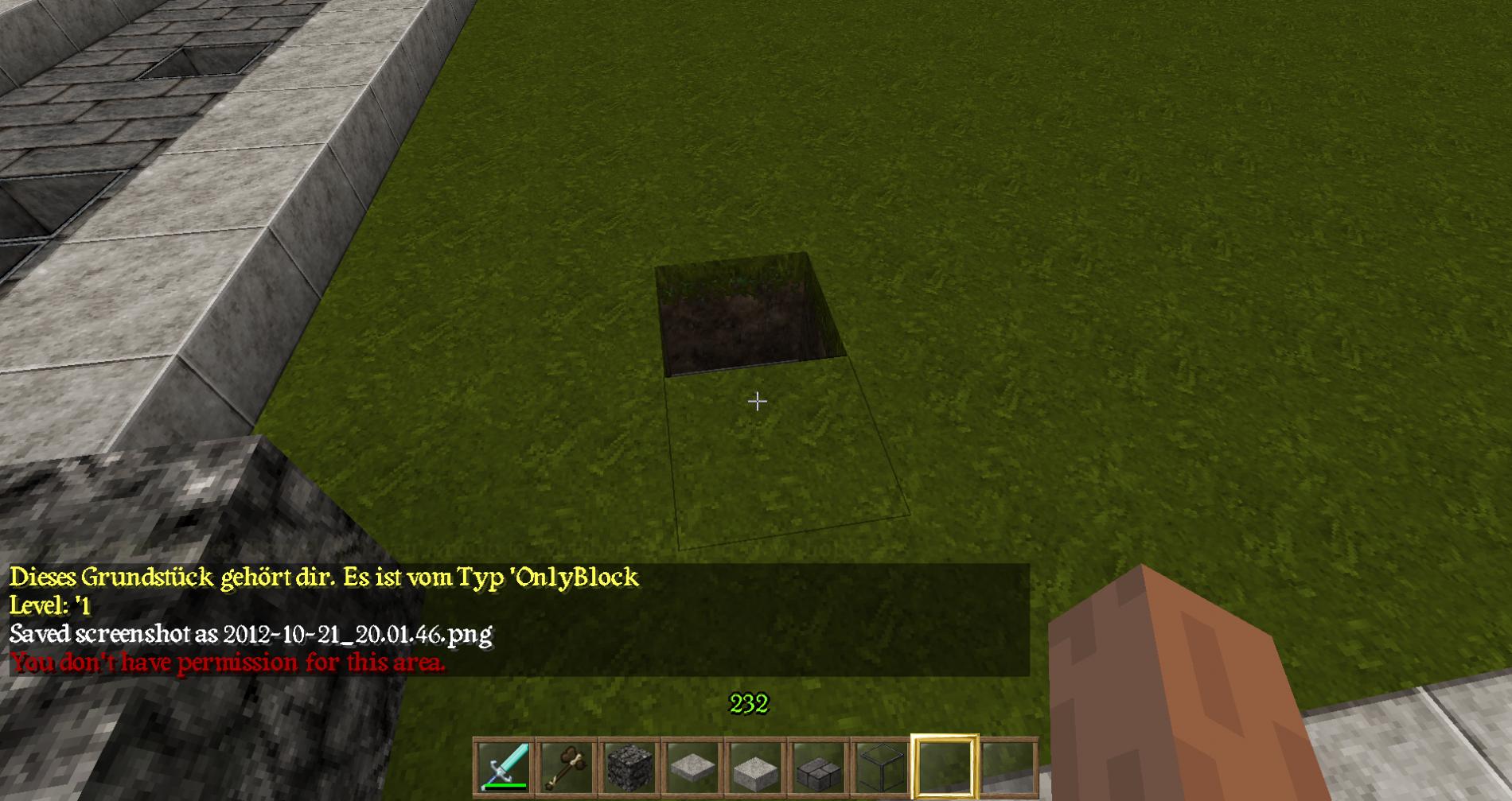Viewport: 1512px width, 801px height.
Task: Choose the axe in the hotbar
Action: click(567, 767)
